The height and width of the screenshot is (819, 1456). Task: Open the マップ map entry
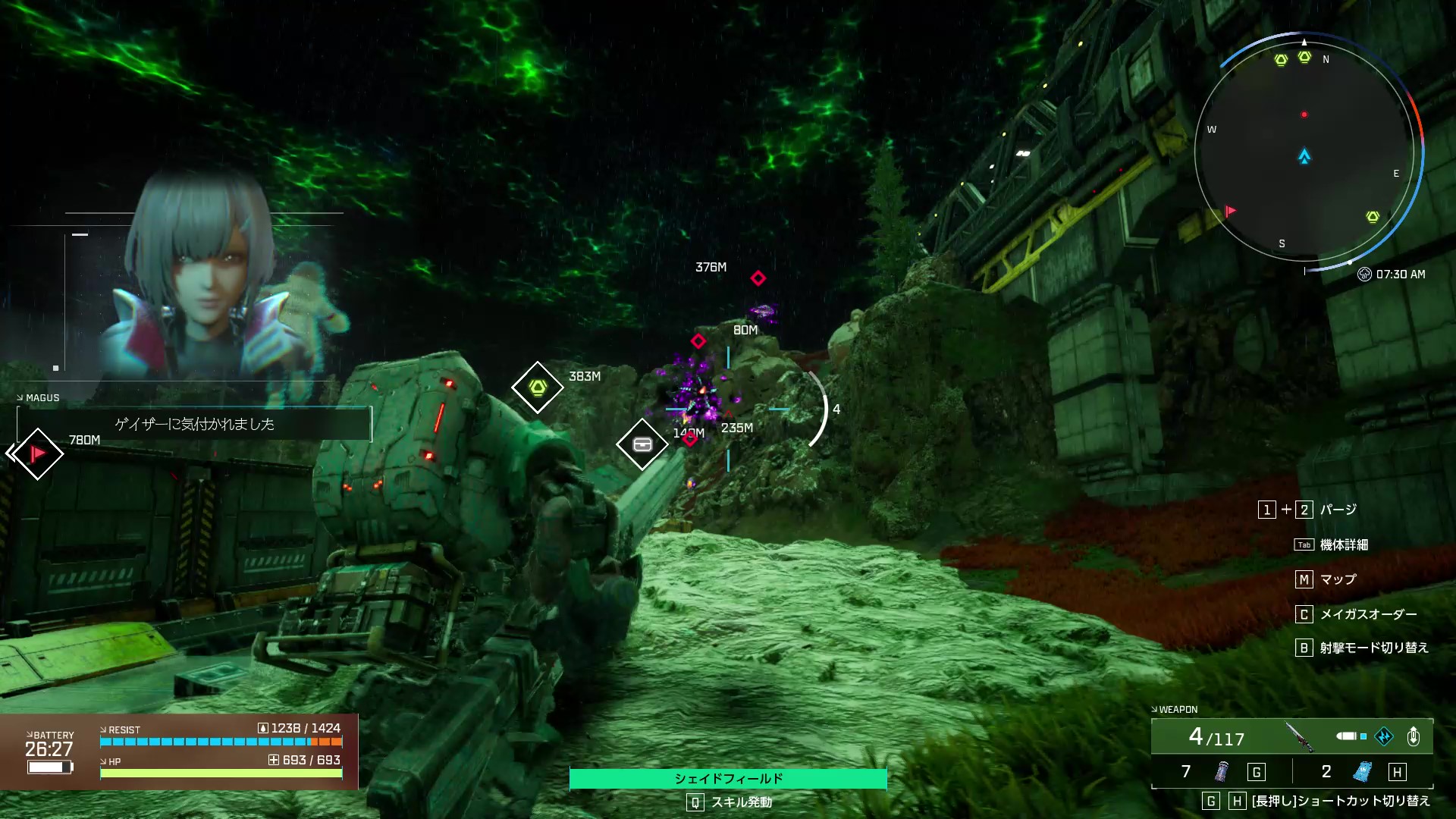click(1338, 579)
